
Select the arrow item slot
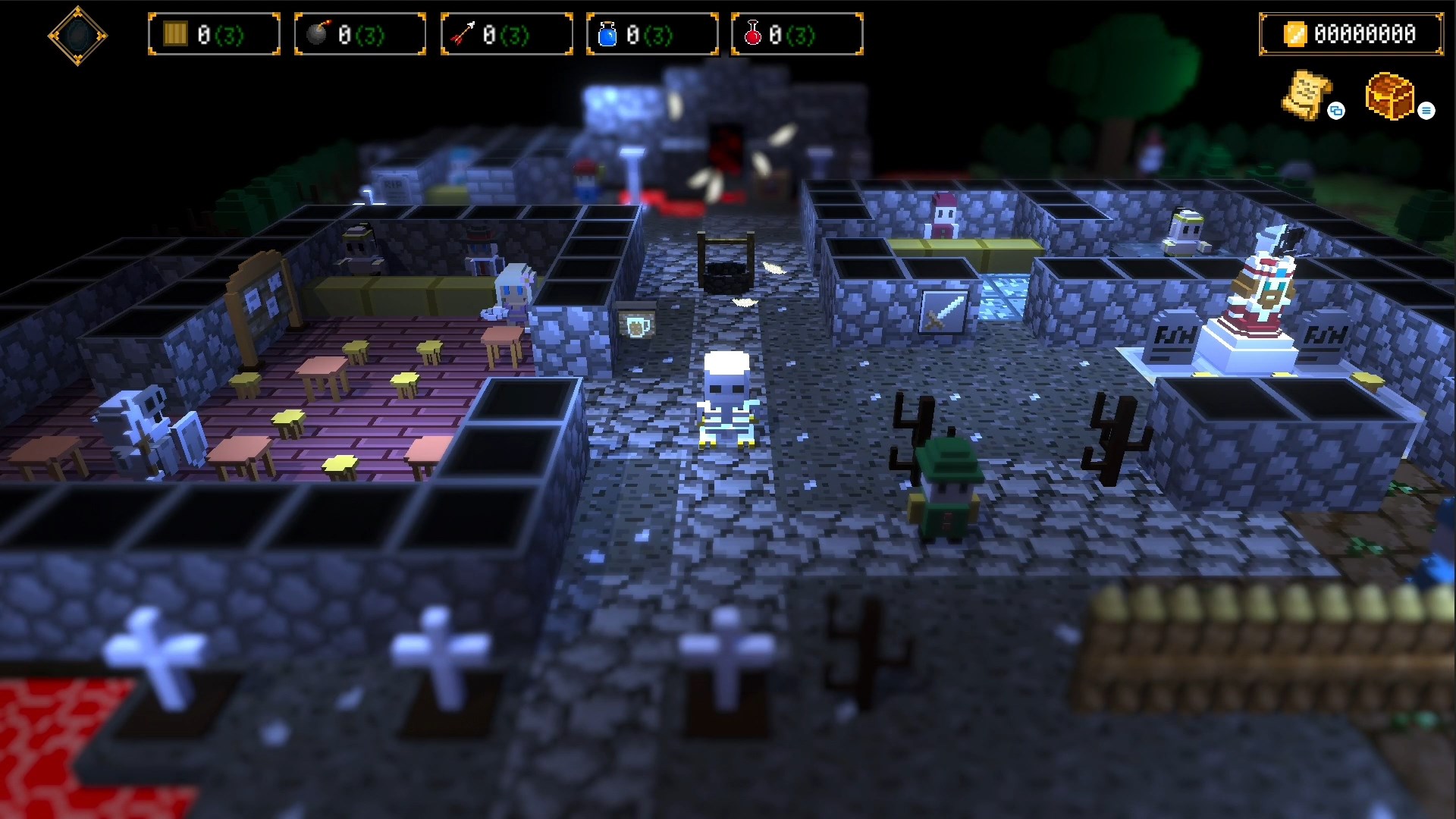coord(505,33)
